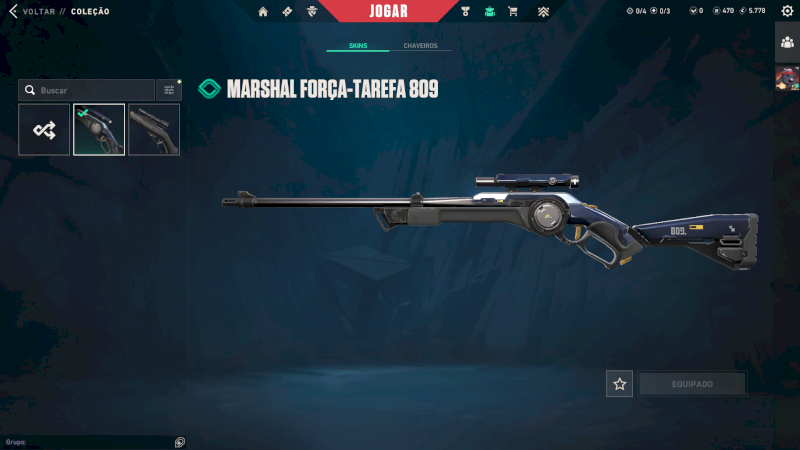
Task: Start matchmaking with the JOGAR button
Action: click(389, 11)
